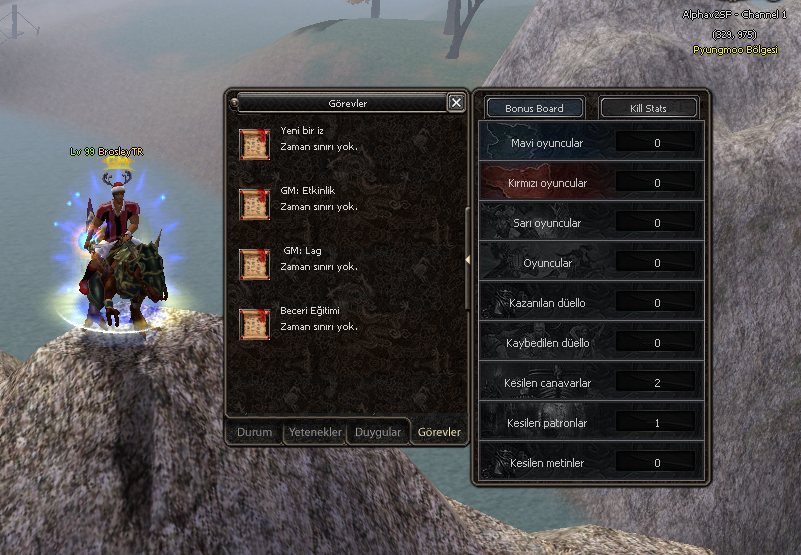Switch to the Bonus Board tab
801x555 pixels.
tap(534, 108)
